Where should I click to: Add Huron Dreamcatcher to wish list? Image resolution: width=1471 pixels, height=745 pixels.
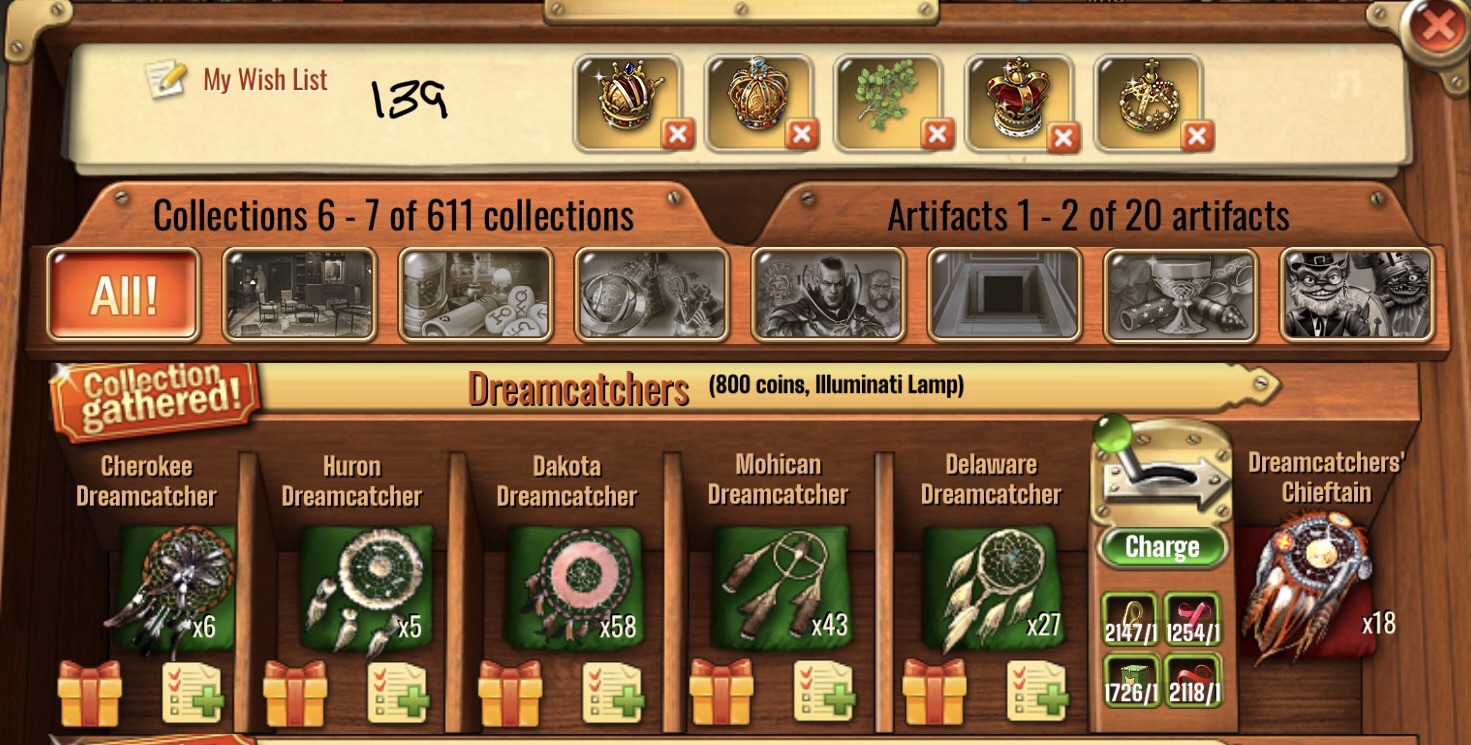pyautogui.click(x=397, y=692)
